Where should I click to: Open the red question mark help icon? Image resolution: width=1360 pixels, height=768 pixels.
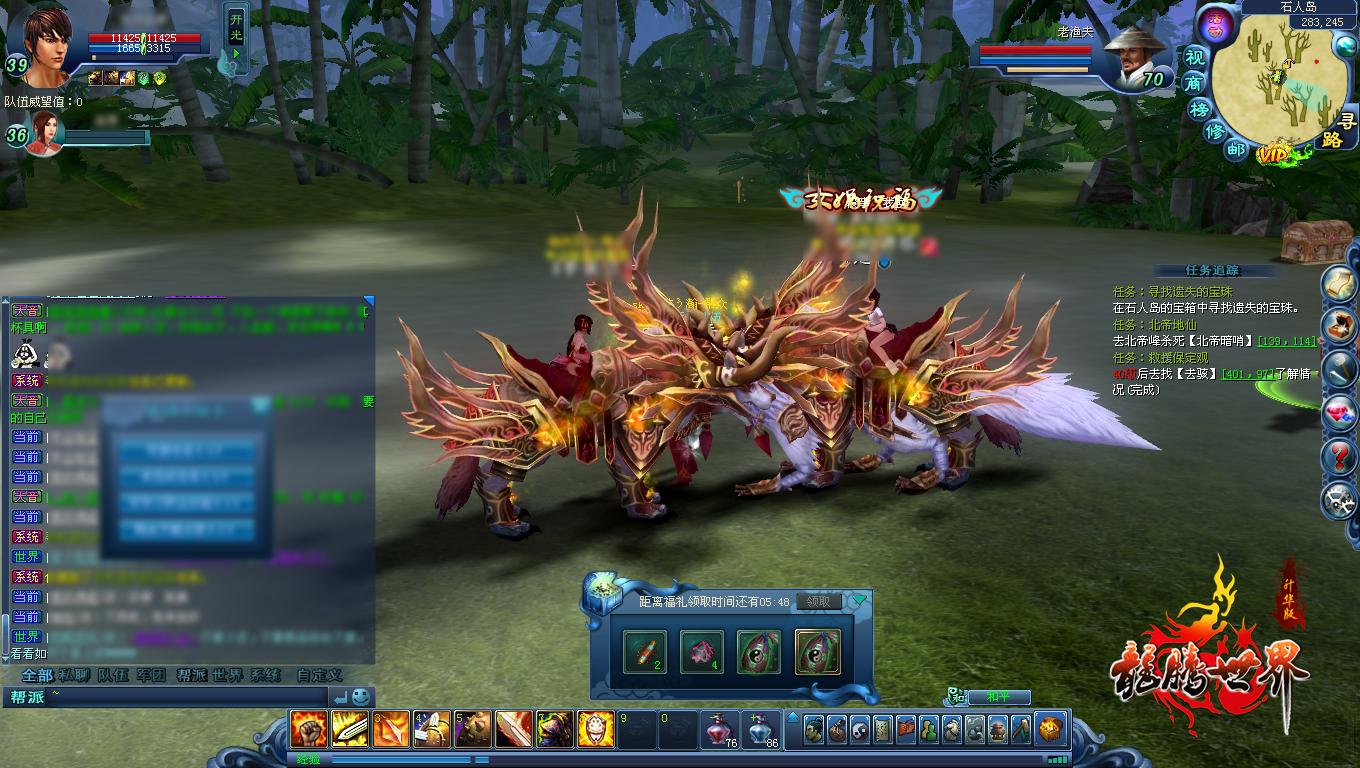[x=1338, y=456]
